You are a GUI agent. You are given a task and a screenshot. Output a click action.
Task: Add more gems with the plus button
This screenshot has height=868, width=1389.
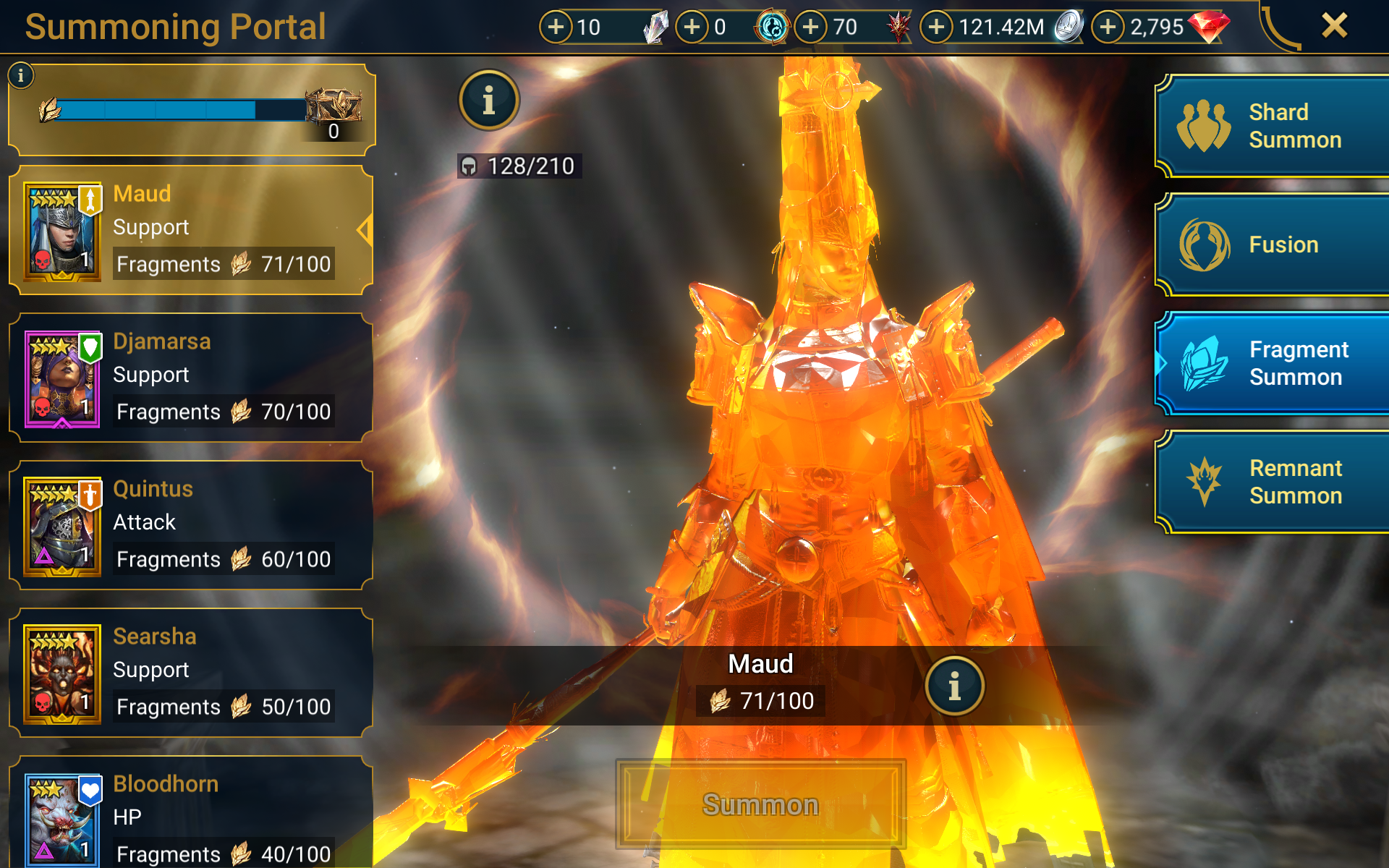(x=1108, y=27)
